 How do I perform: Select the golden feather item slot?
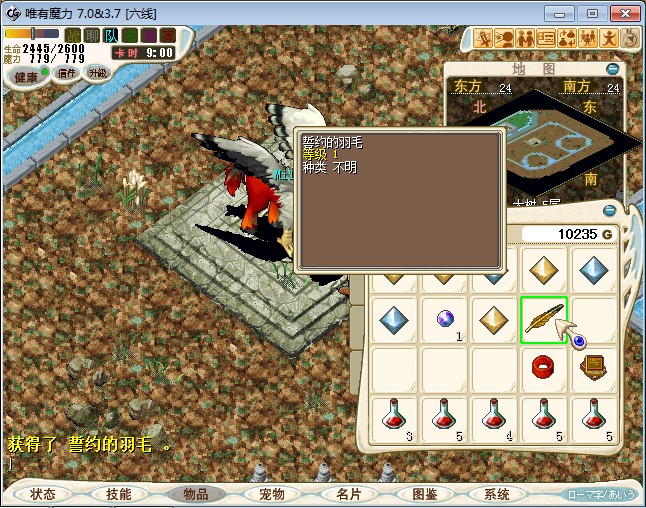coord(543,320)
